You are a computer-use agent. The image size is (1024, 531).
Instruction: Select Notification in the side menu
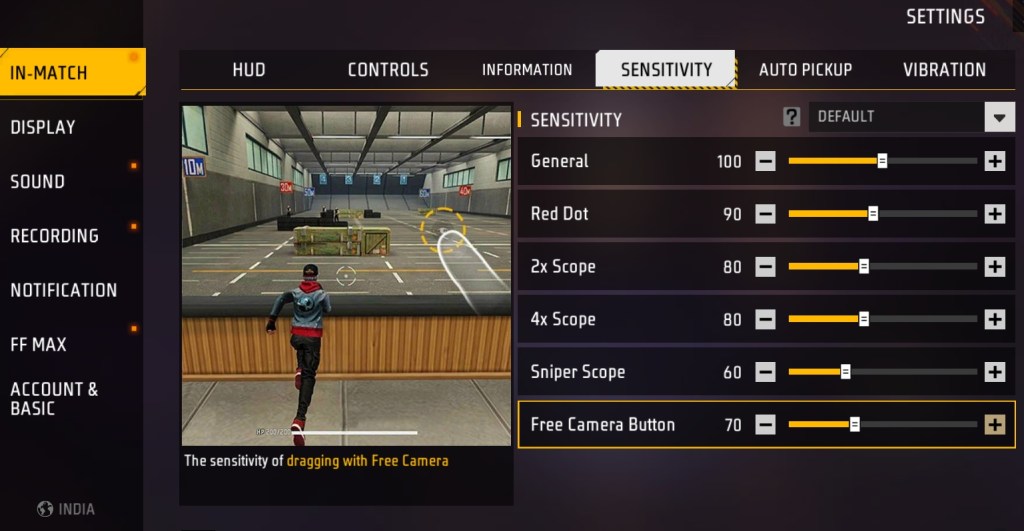tap(63, 290)
